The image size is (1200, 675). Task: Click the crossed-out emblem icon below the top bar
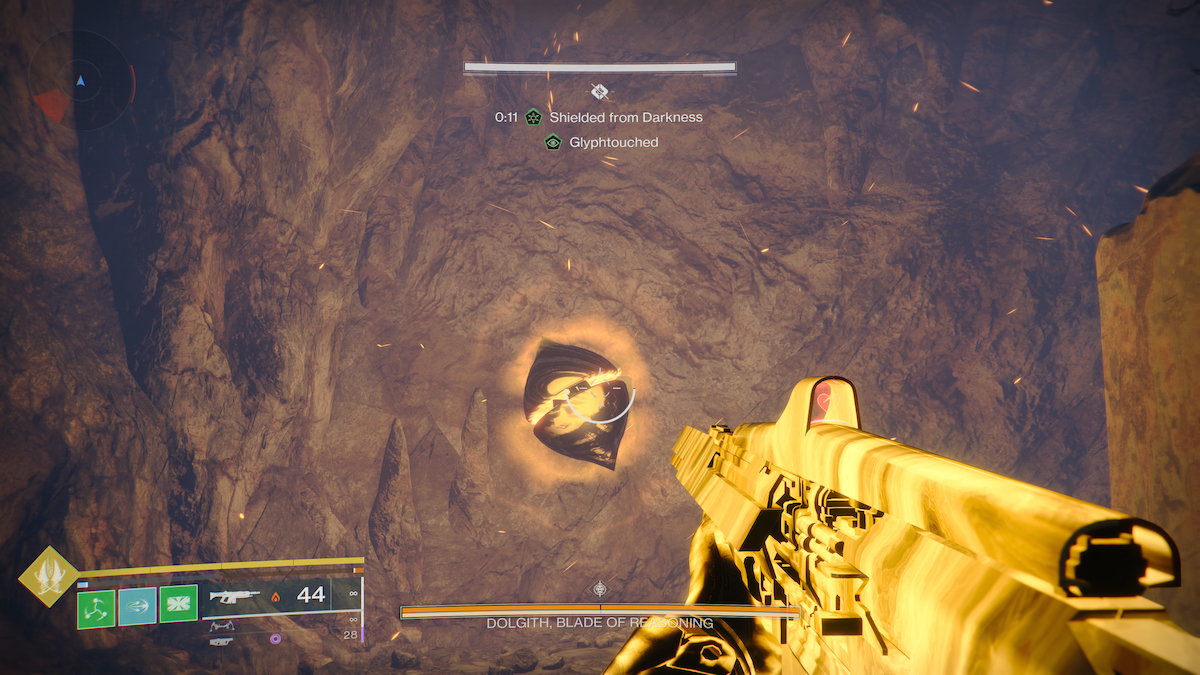pyautogui.click(x=599, y=91)
